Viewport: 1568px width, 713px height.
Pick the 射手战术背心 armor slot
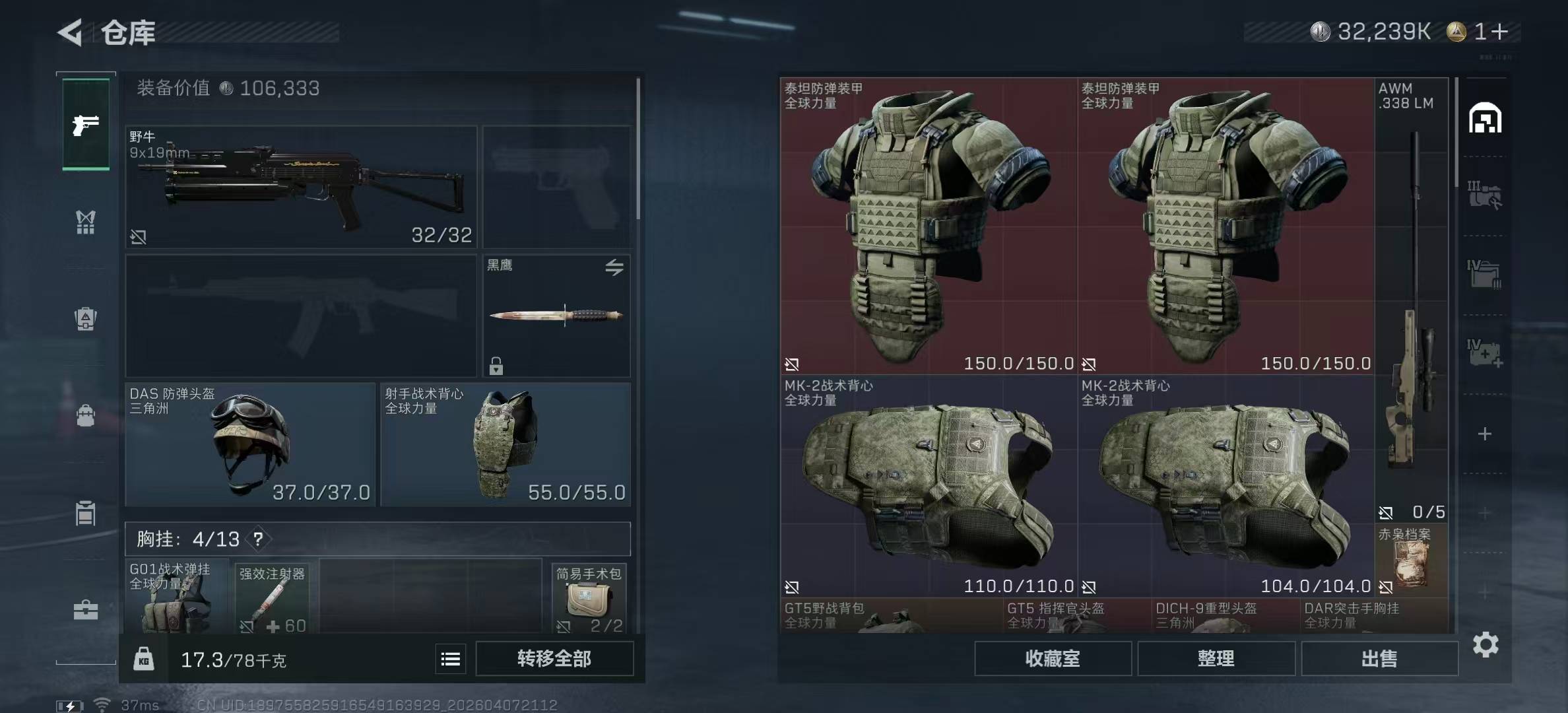coord(506,444)
